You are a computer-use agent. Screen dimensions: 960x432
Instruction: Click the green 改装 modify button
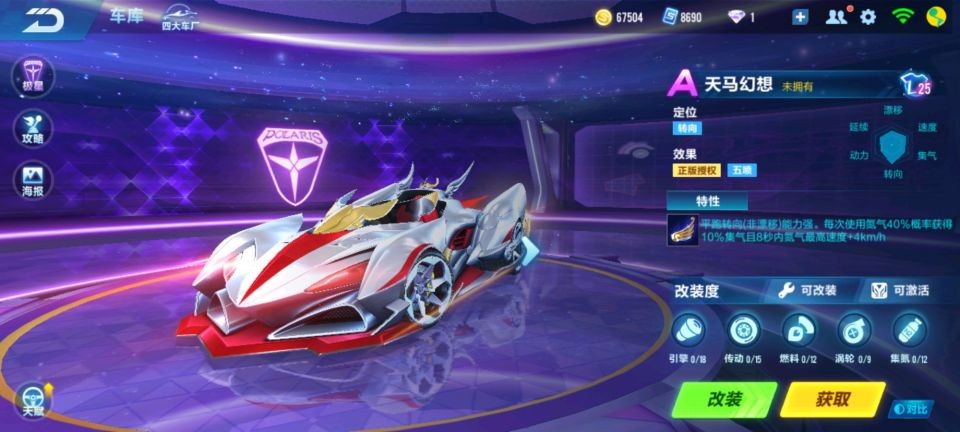[725, 399]
